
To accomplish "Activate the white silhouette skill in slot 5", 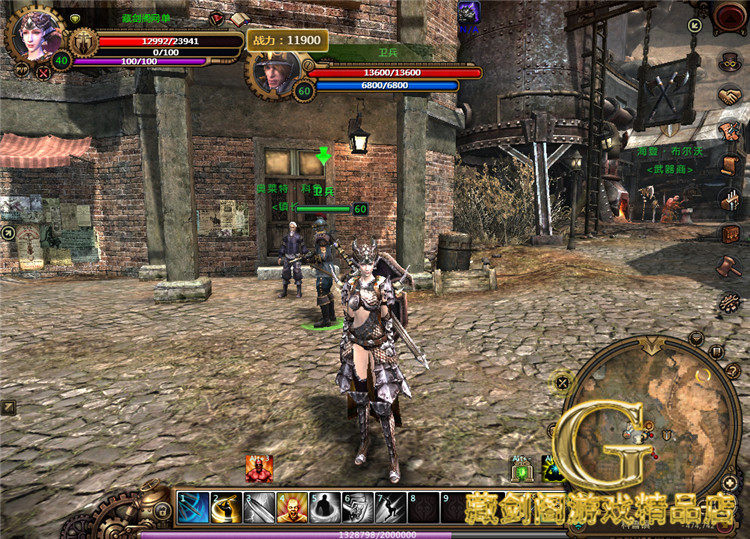I will (324, 507).
